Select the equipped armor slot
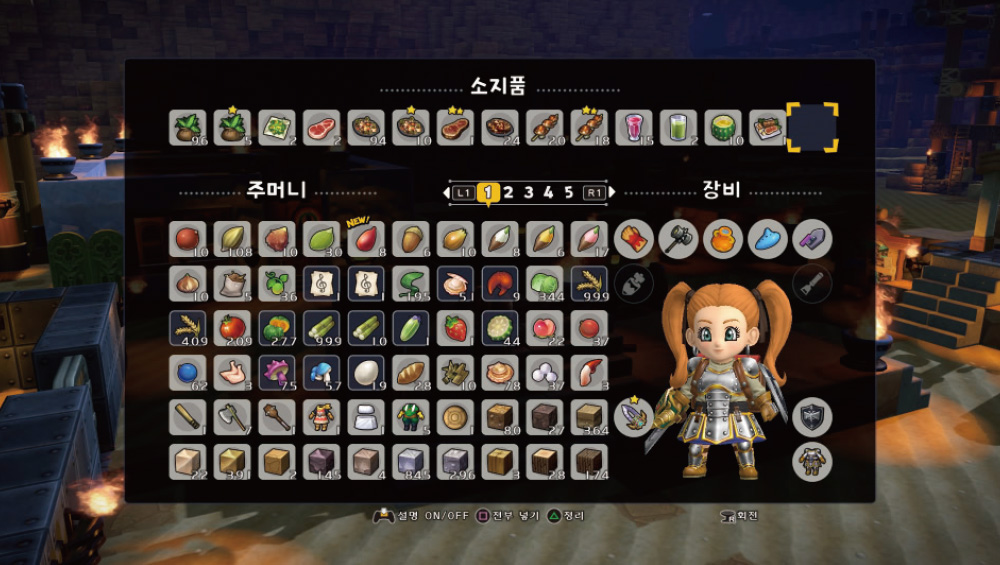This screenshot has width=1000, height=565. click(812, 462)
